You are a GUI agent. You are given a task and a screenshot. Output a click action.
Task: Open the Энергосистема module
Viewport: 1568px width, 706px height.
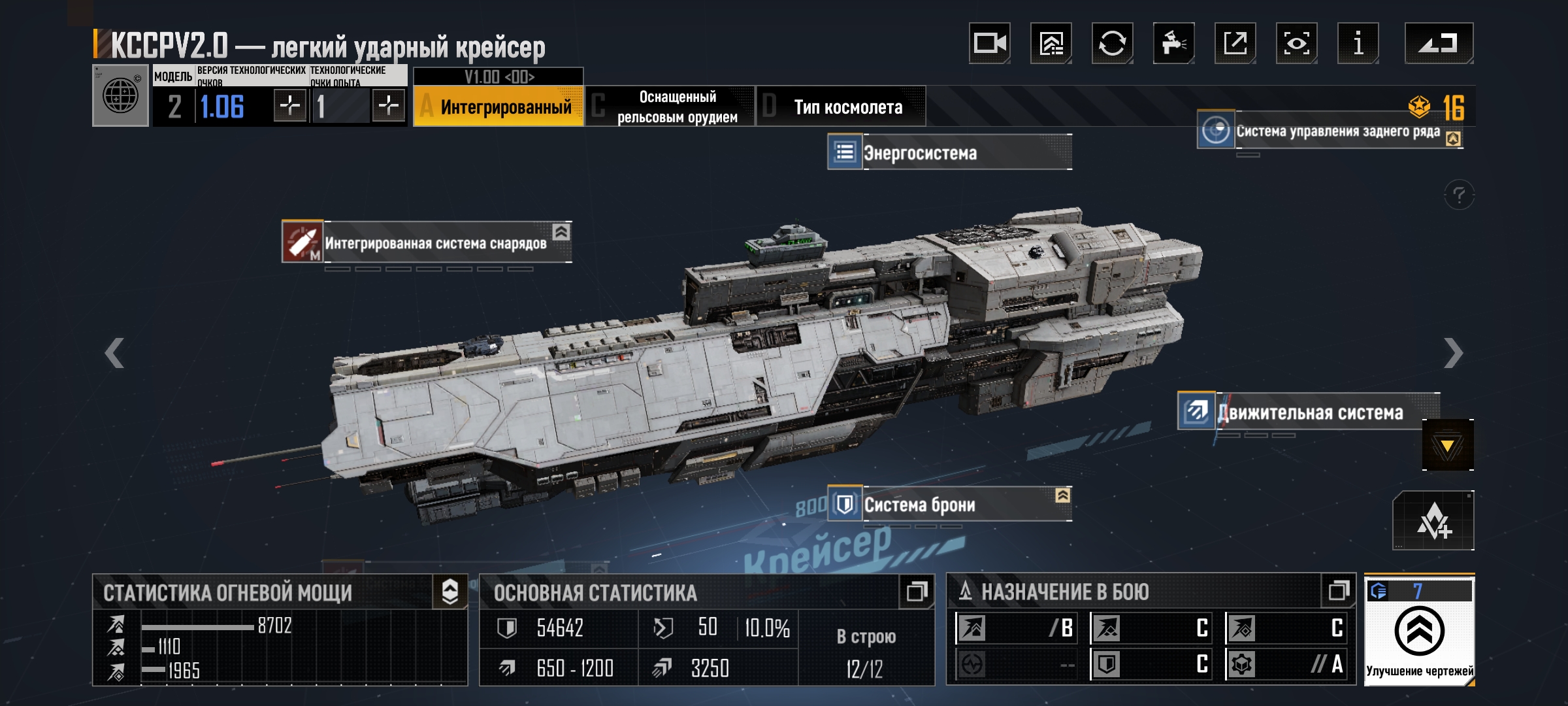949,152
